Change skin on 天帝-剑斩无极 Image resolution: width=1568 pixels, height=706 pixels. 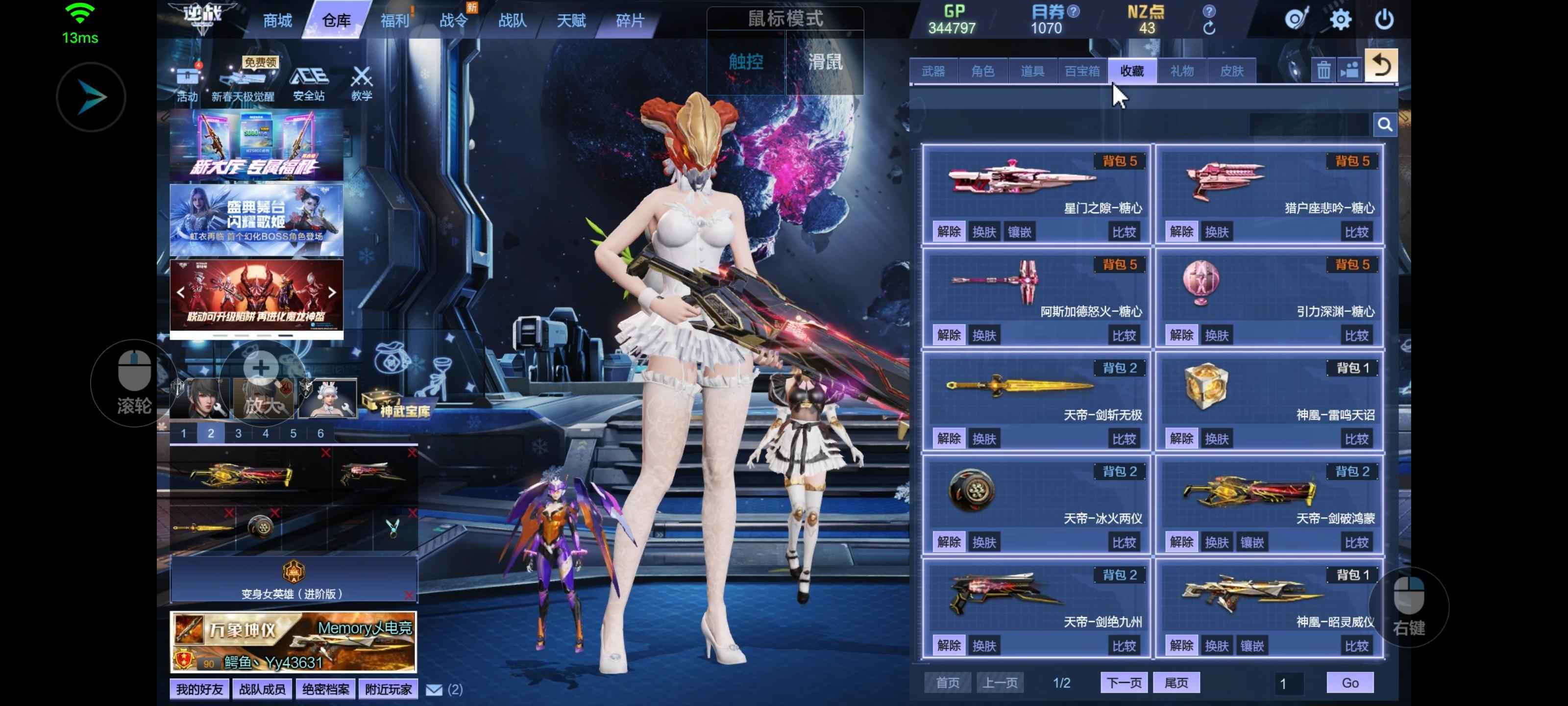pyautogui.click(x=983, y=439)
